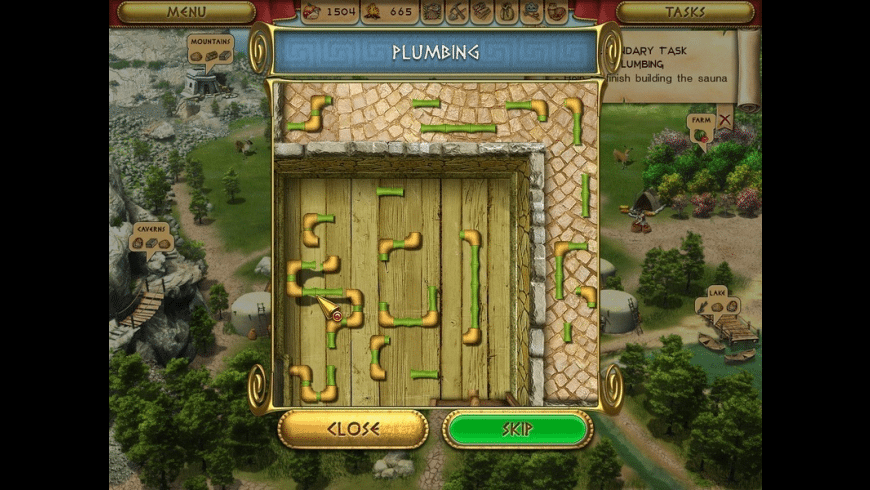Open the Tasks panel
Viewport: 870px width, 490px height.
click(685, 12)
